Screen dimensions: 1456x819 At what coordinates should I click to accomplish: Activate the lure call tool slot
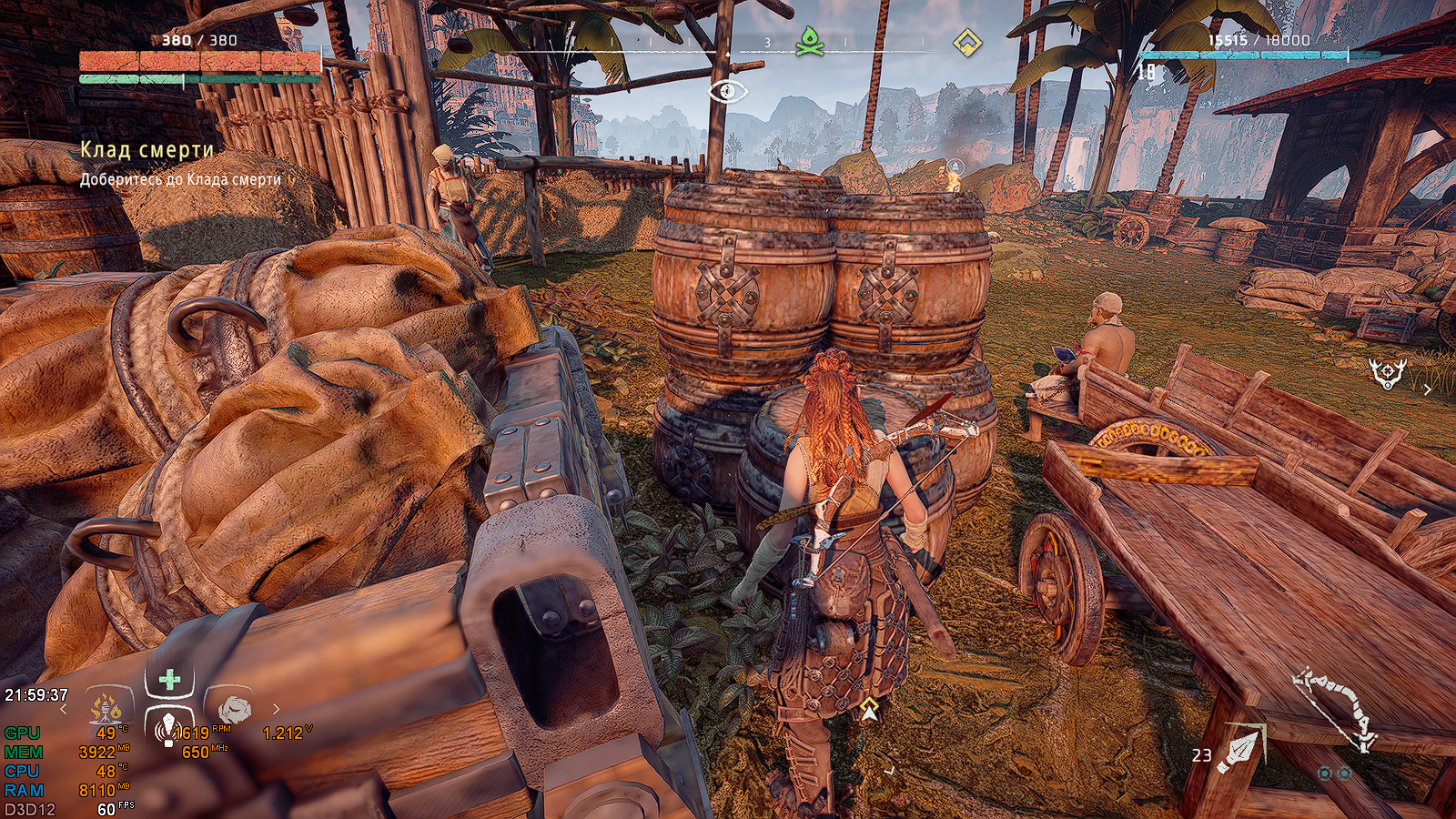167,726
